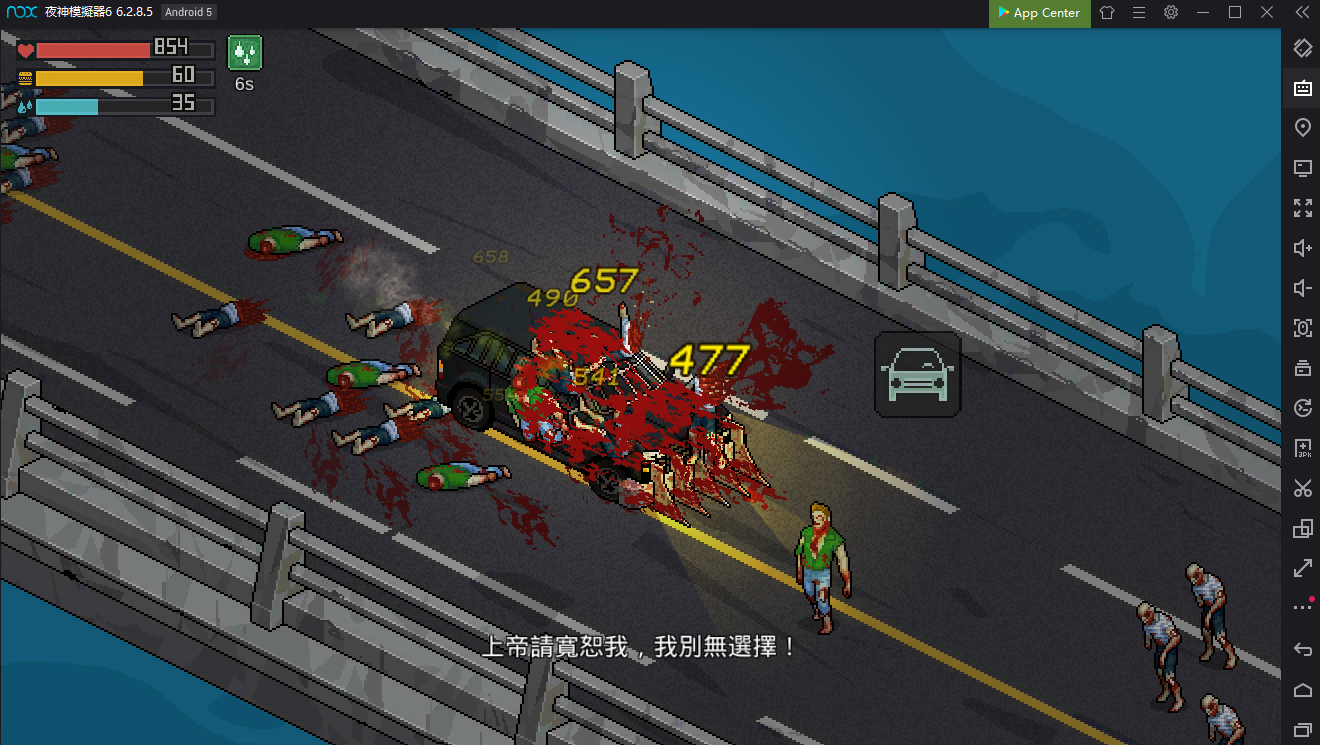Close the Nox emulator window
Viewport: 1320px width, 745px height.
1268,12
